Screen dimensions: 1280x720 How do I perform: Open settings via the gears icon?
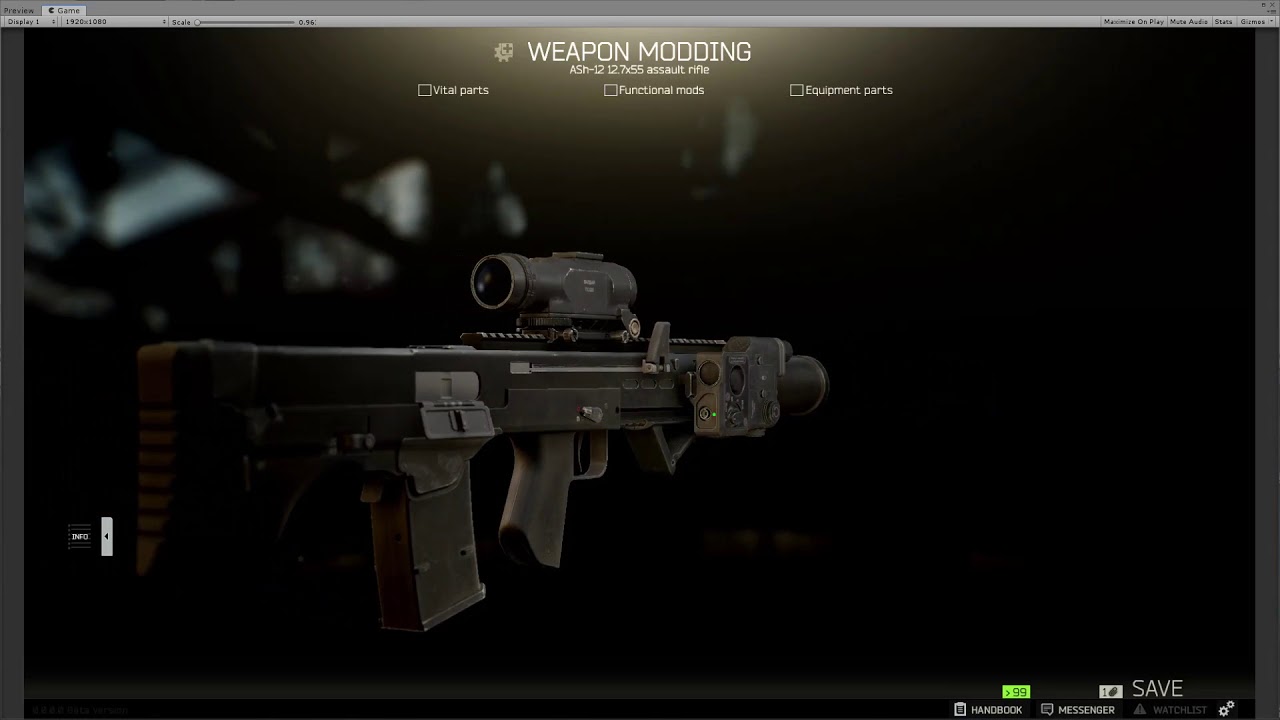click(x=1226, y=709)
